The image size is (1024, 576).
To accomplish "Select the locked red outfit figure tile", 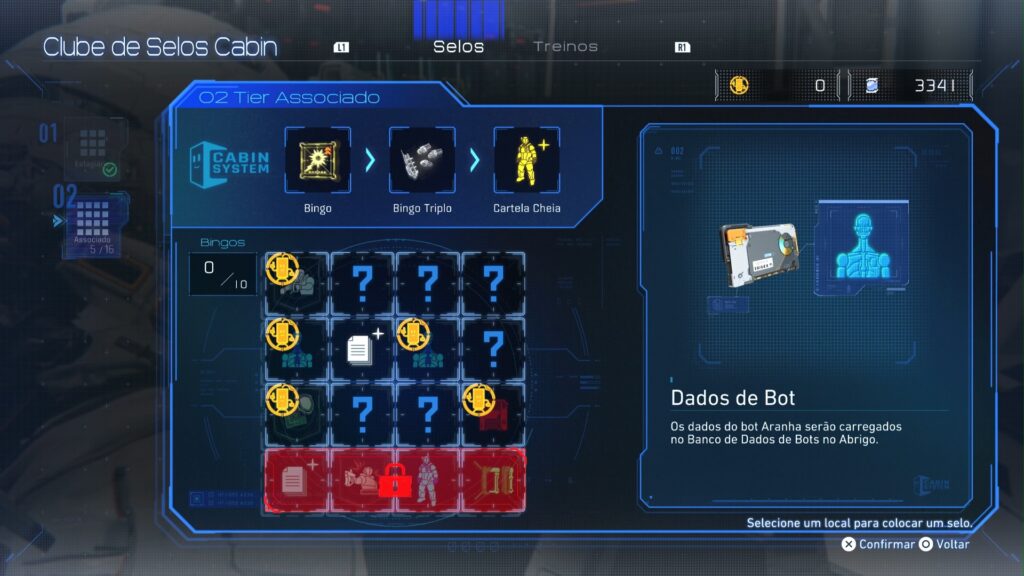I will pyautogui.click(x=426, y=480).
